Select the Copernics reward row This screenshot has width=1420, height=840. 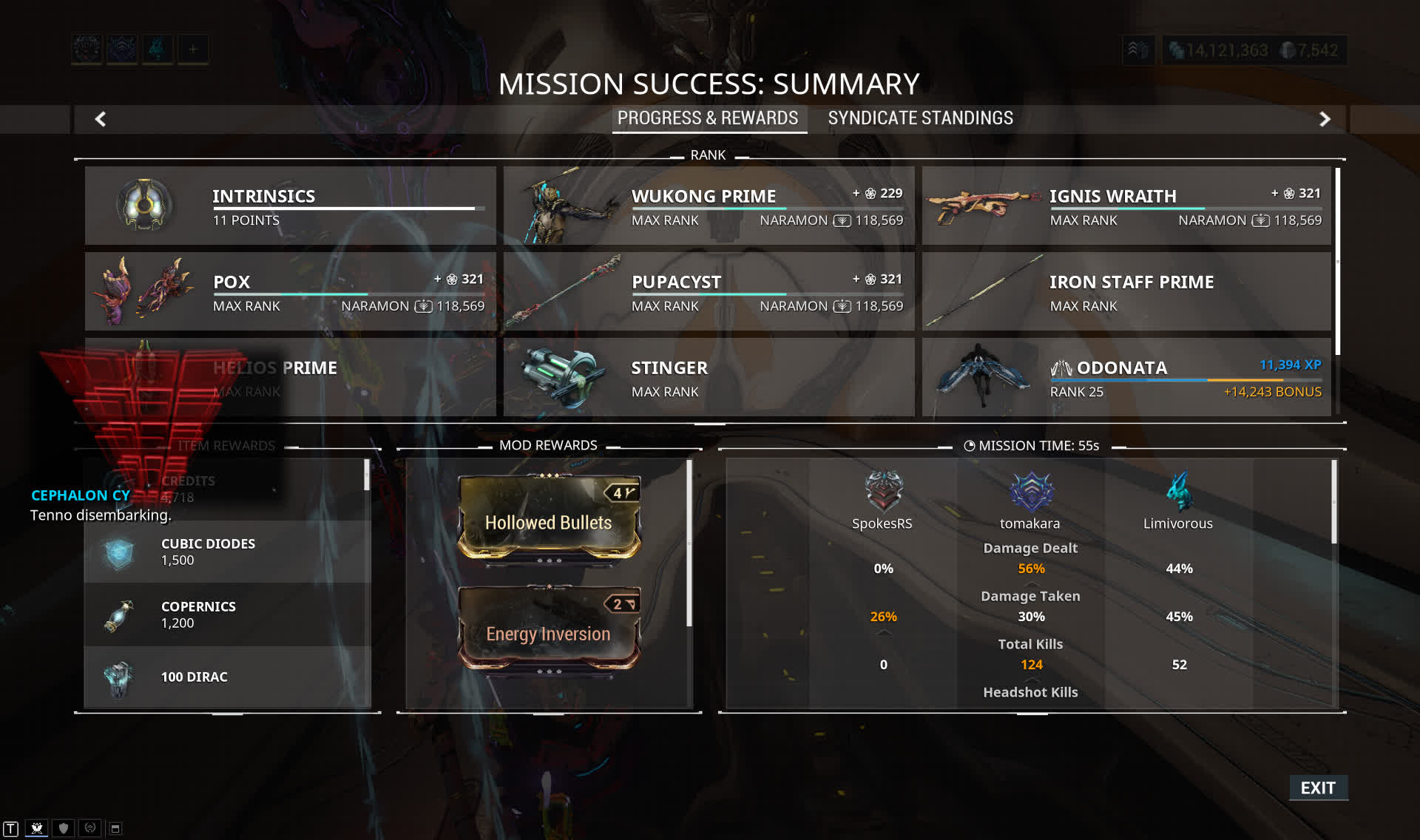coord(226,614)
